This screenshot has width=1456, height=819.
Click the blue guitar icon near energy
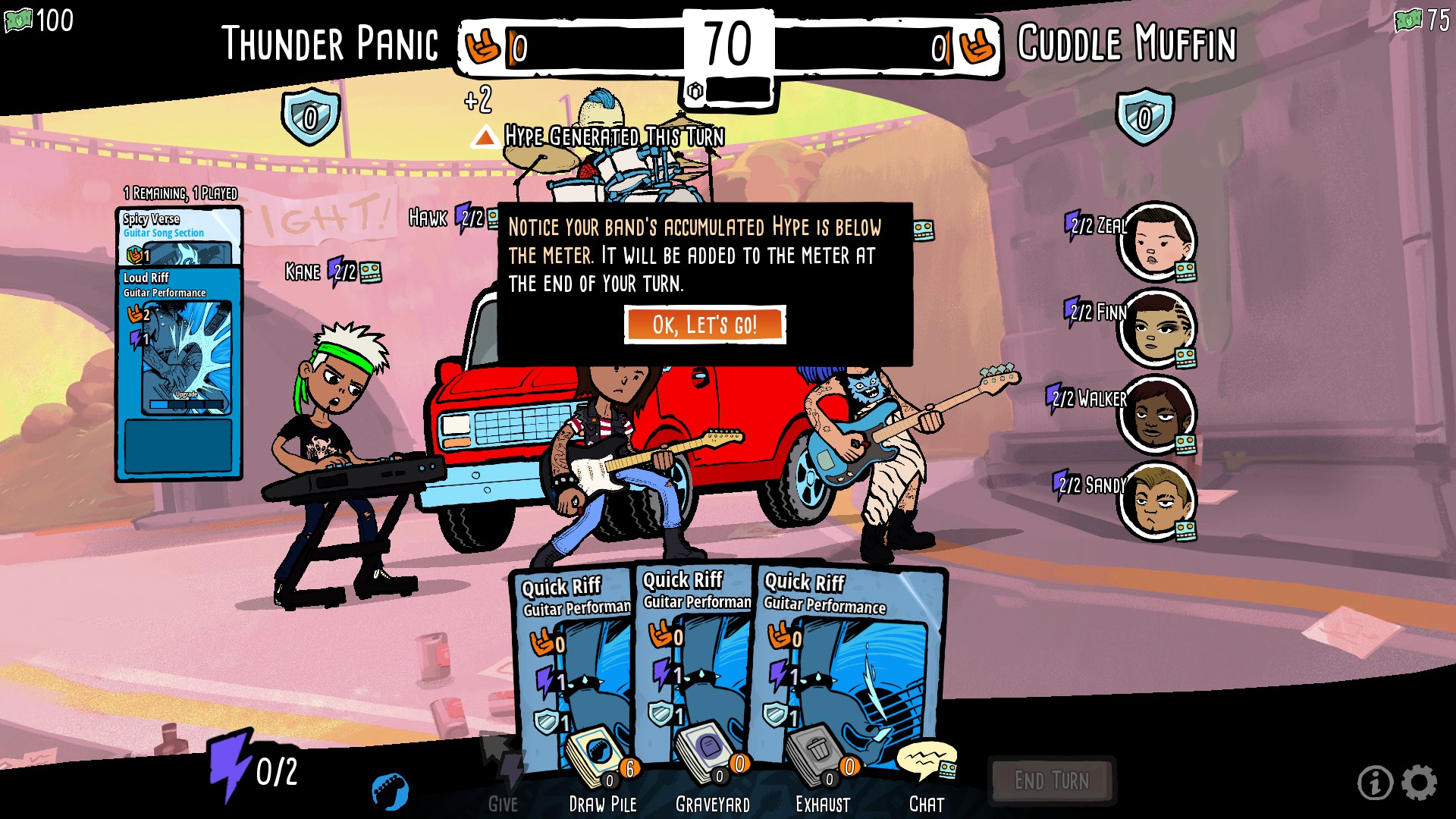[x=391, y=792]
